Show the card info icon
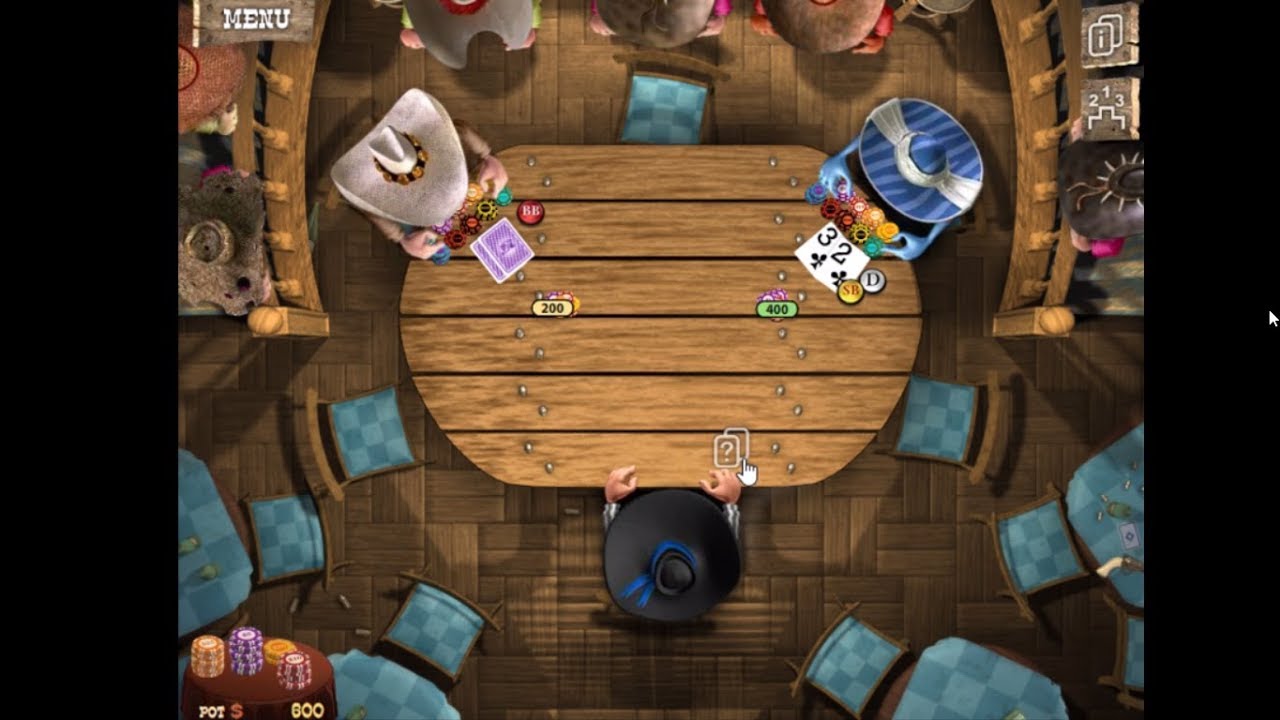 click(x=1108, y=36)
